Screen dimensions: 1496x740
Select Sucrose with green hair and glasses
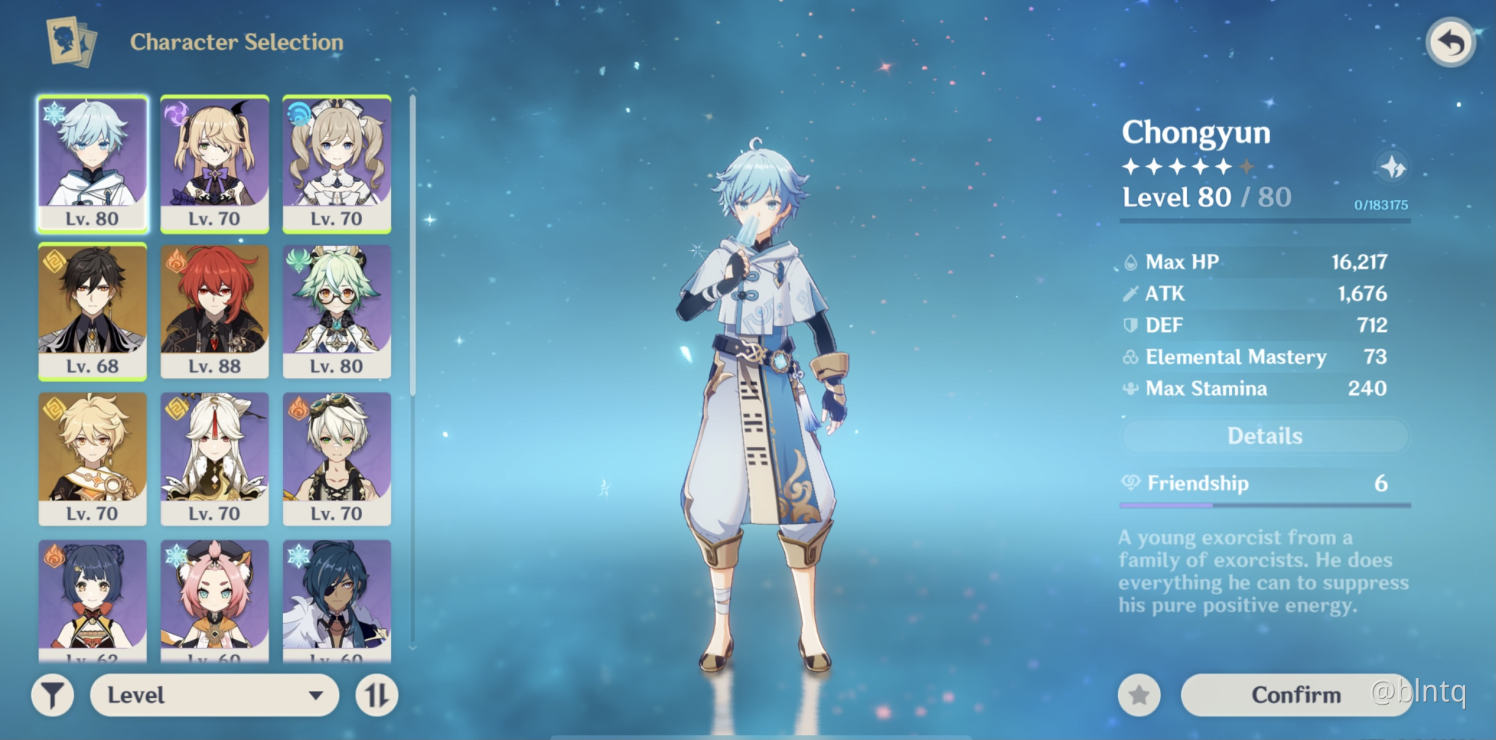337,311
